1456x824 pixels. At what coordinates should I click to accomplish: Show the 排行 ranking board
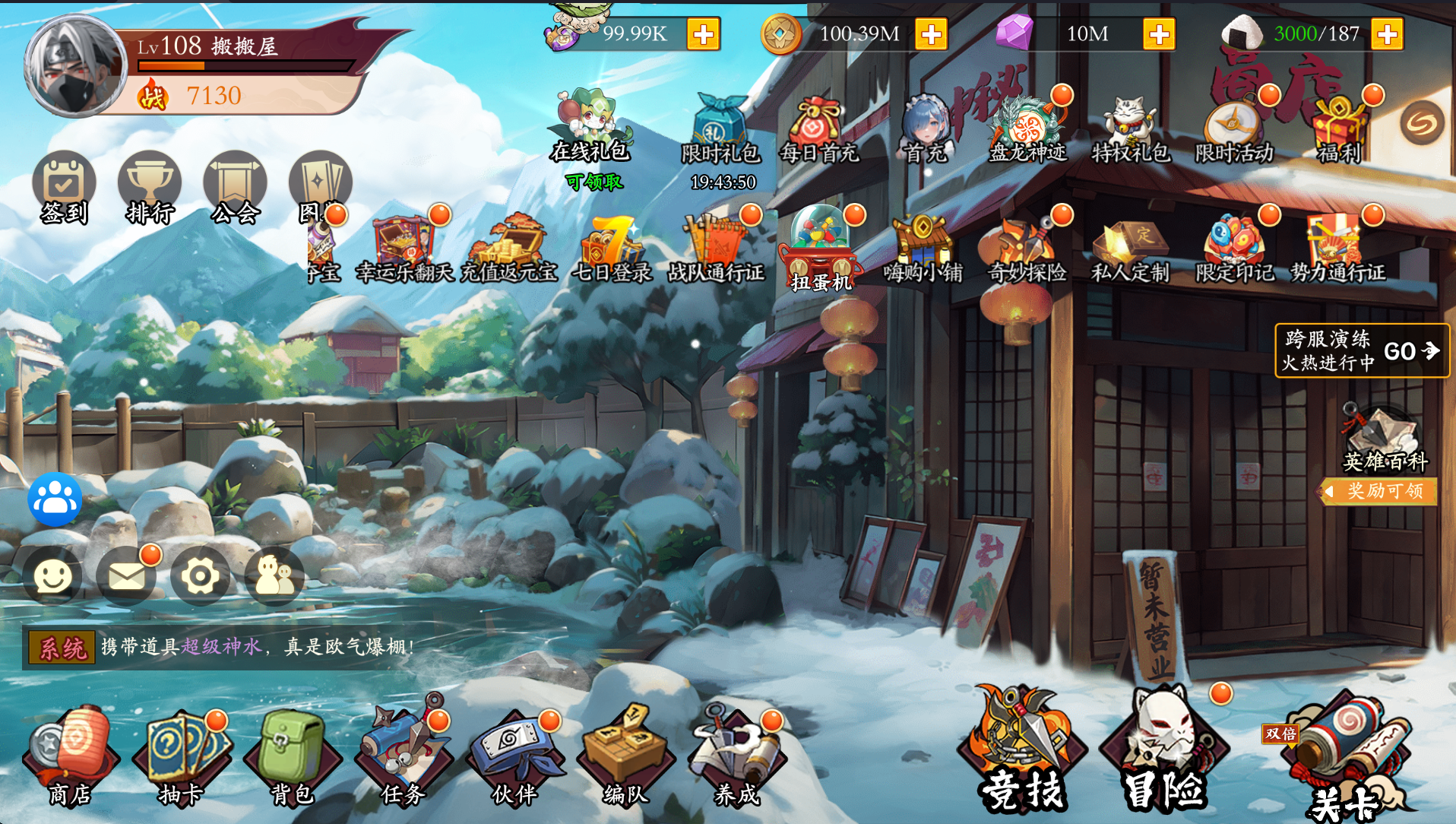tap(150, 187)
